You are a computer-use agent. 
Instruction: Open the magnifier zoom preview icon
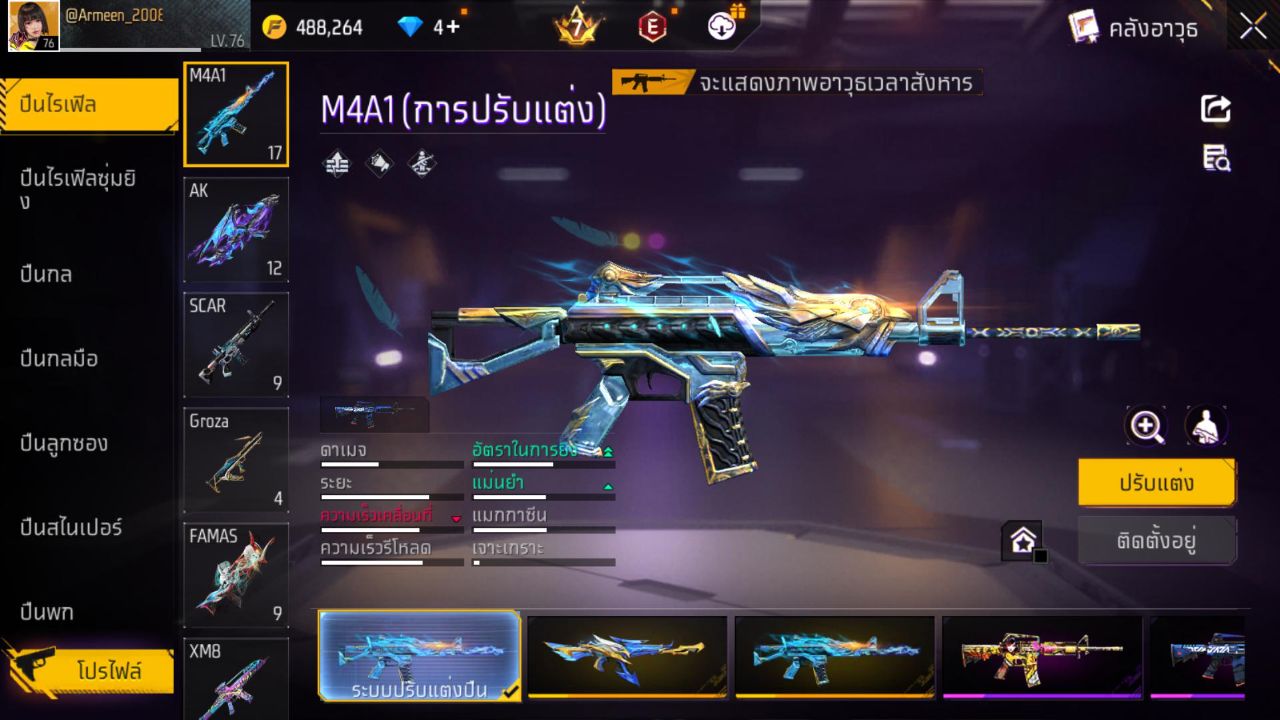tap(1146, 425)
